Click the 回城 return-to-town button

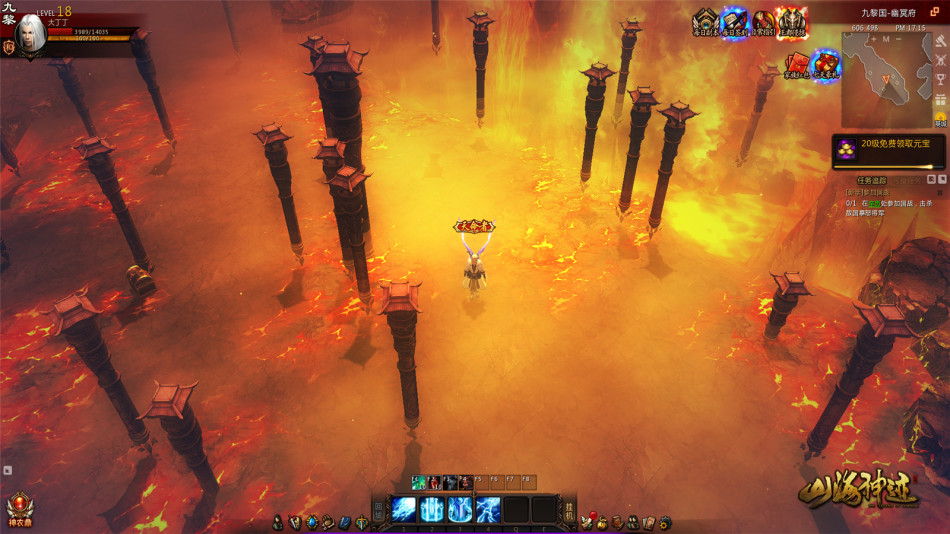click(379, 509)
